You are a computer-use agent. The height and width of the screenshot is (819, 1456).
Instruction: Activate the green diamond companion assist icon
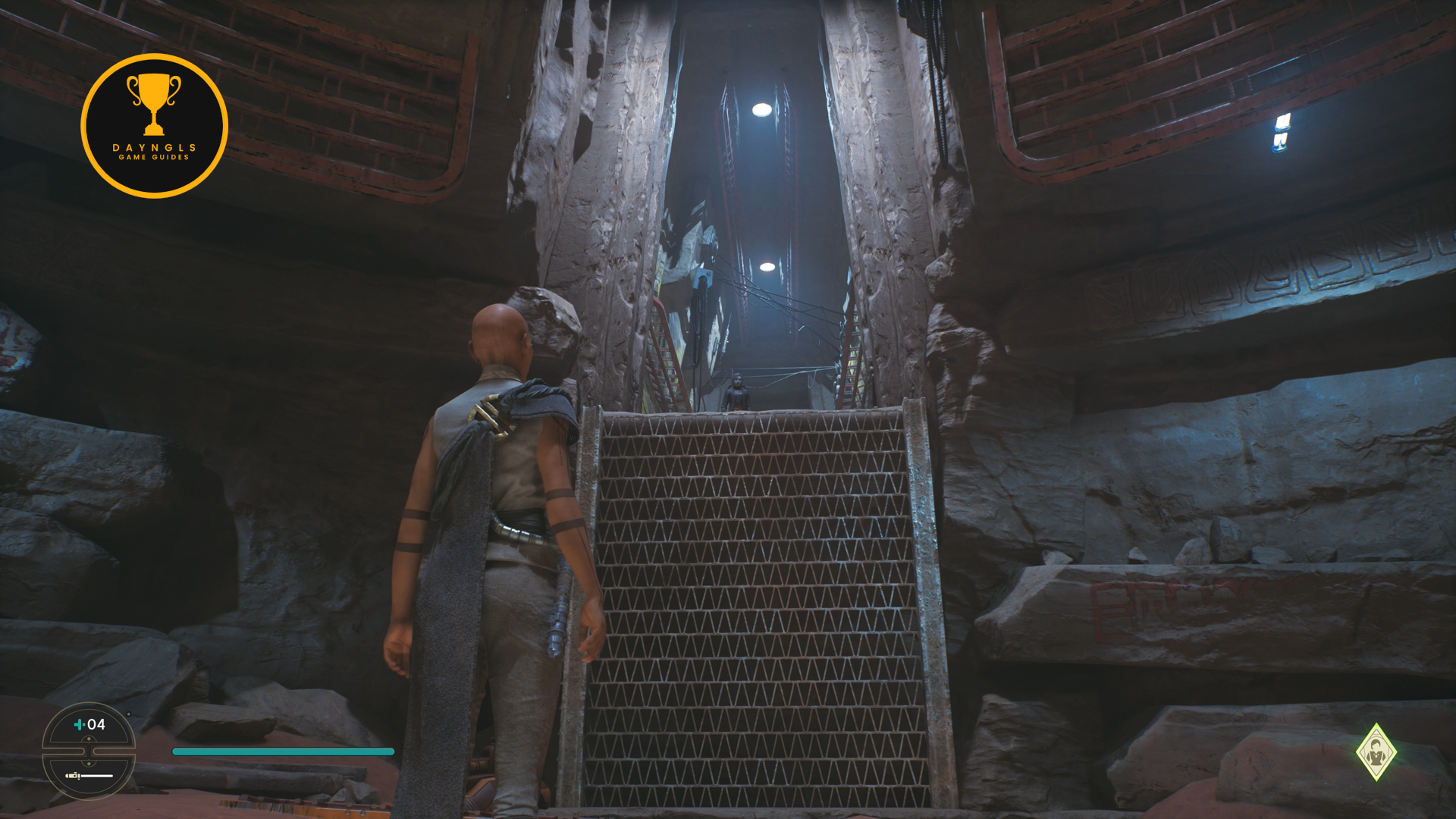coord(1376,752)
